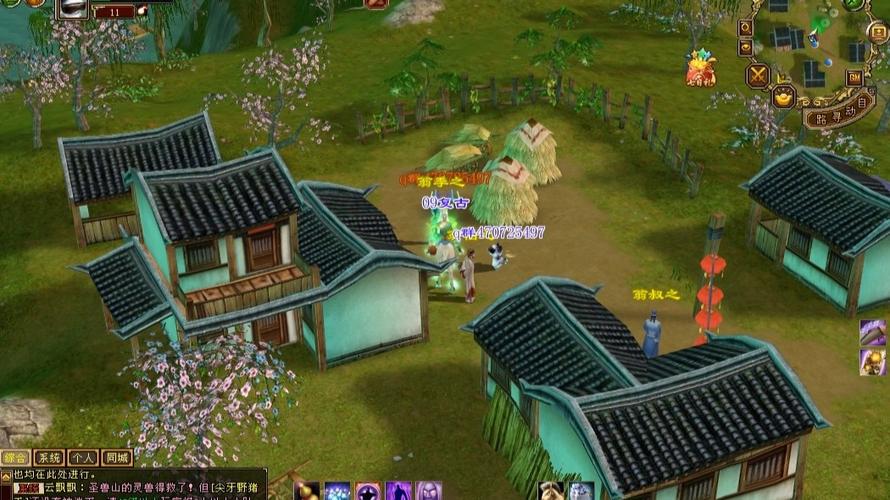The width and height of the screenshot is (890, 500).
Task: Show the 同城 chat channel tab
Action: pos(116,458)
